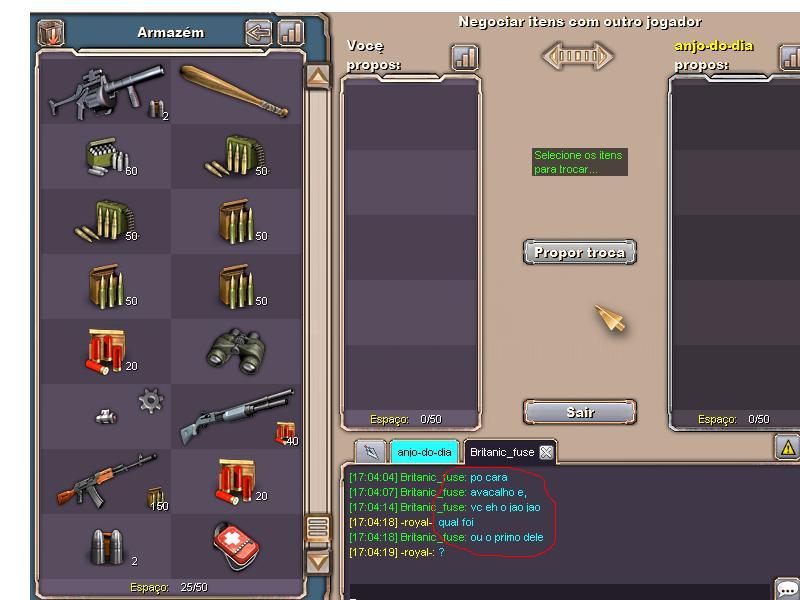
Task: Click the warehouse scroll-up arrow
Action: click(x=317, y=77)
